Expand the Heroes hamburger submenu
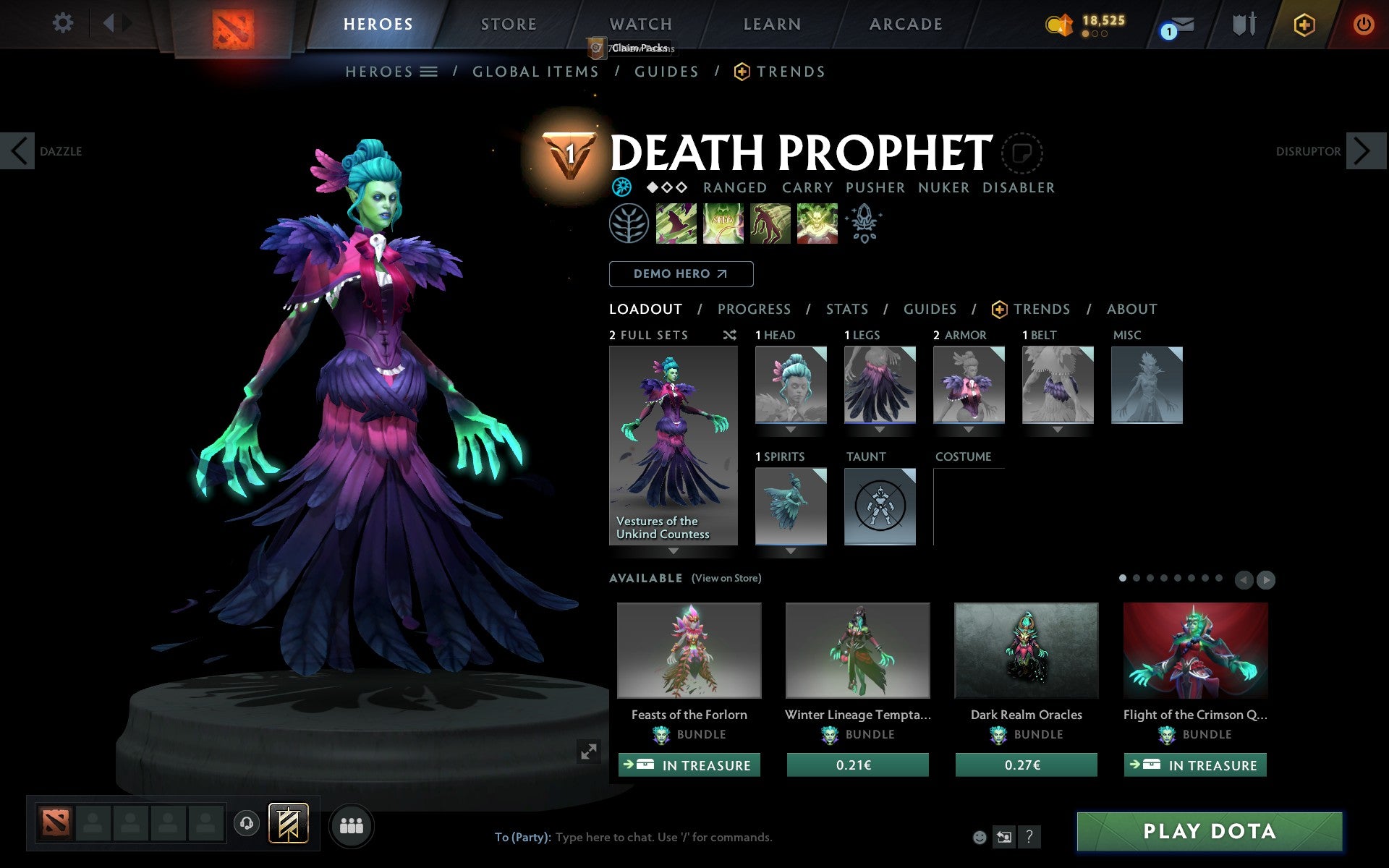 pos(428,72)
